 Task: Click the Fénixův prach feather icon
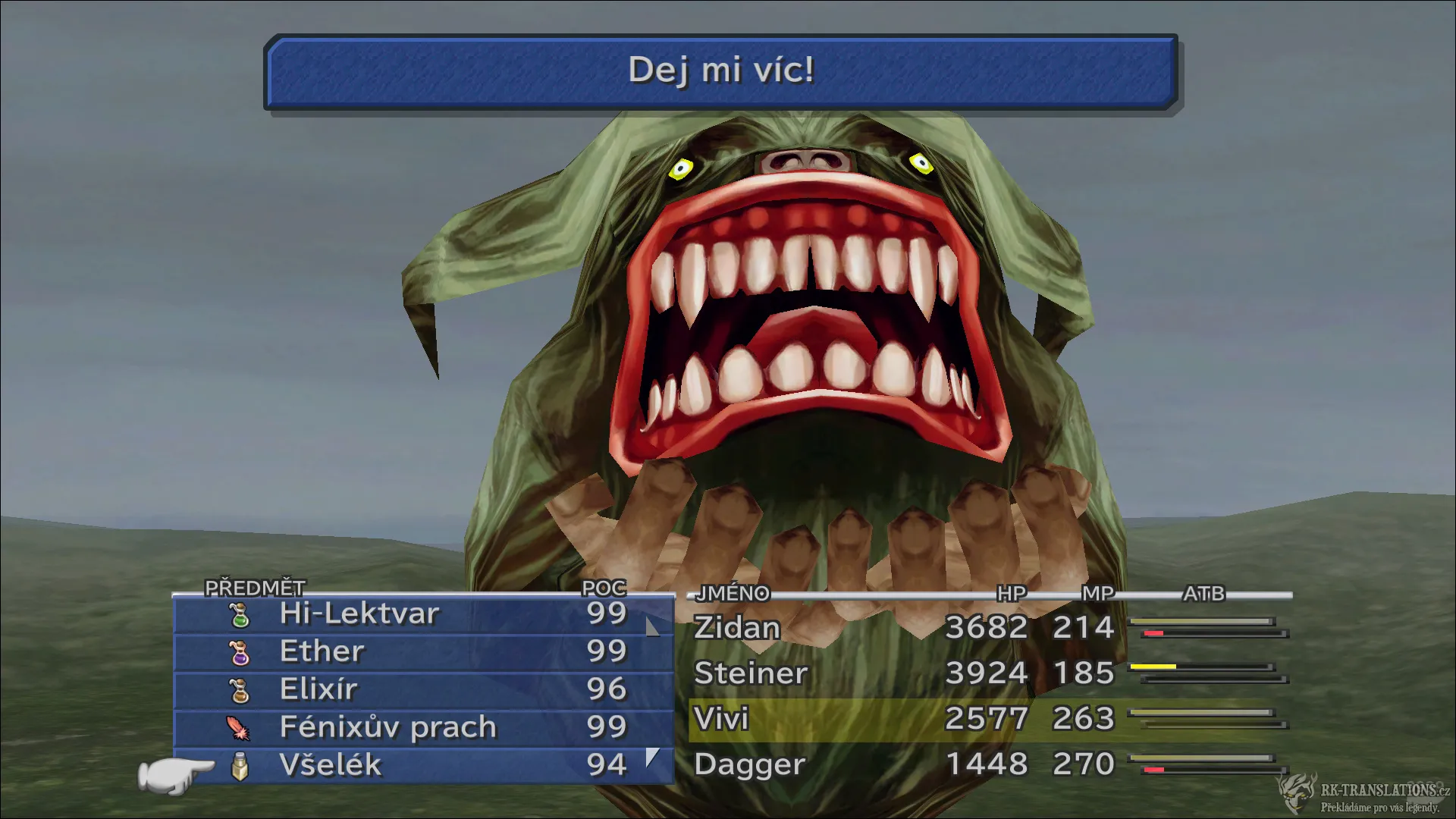pyautogui.click(x=237, y=726)
